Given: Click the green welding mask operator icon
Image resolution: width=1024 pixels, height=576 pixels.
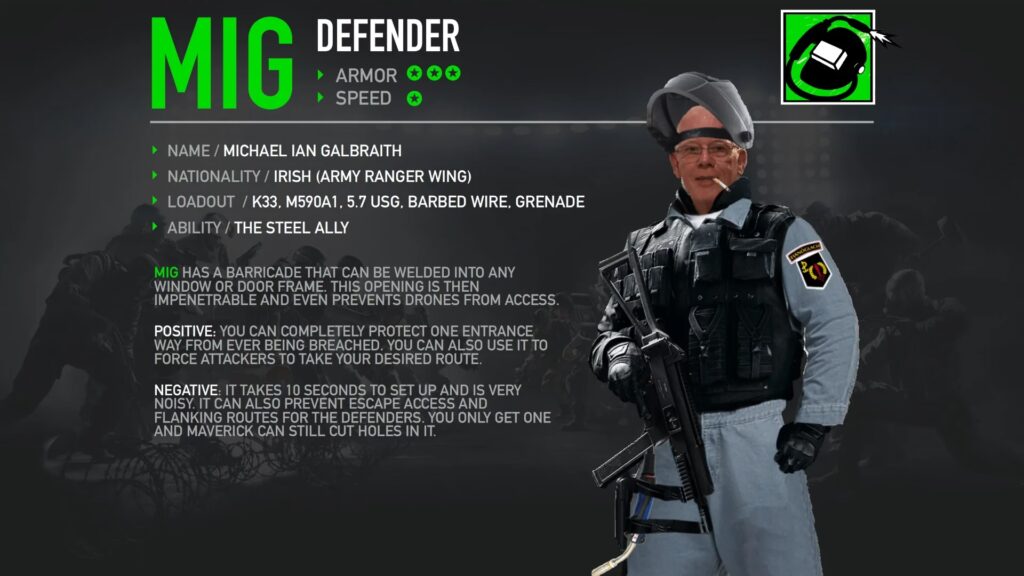Looking at the screenshot, I should (827, 57).
